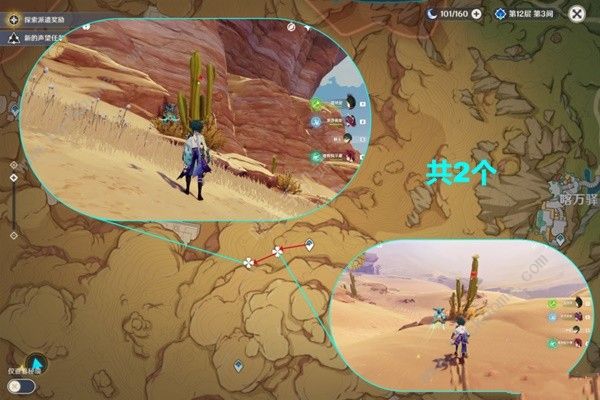600x400 pixels.
Task: Select the teleport waypoint marker at map bottom
Action: (237, 367)
